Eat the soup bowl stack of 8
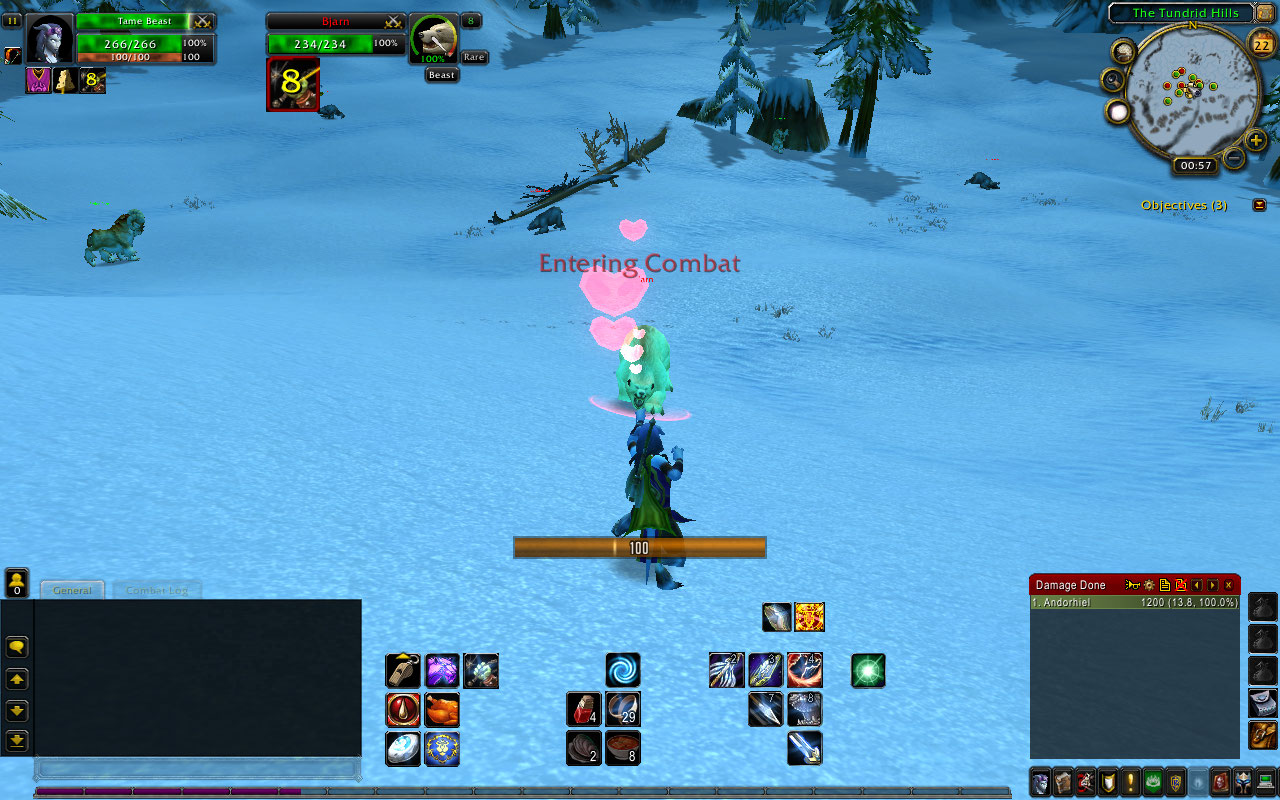The width and height of the screenshot is (1280, 800). click(x=623, y=748)
